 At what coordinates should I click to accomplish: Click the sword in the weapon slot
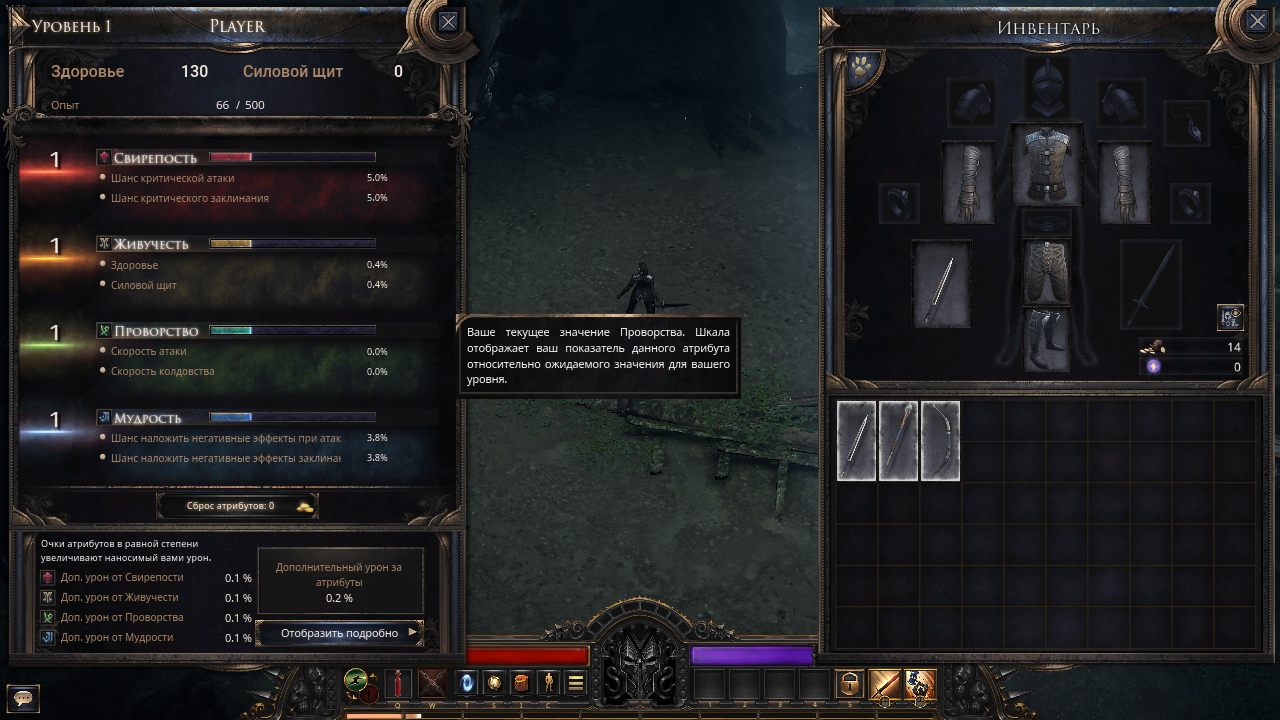pyautogui.click(x=943, y=290)
